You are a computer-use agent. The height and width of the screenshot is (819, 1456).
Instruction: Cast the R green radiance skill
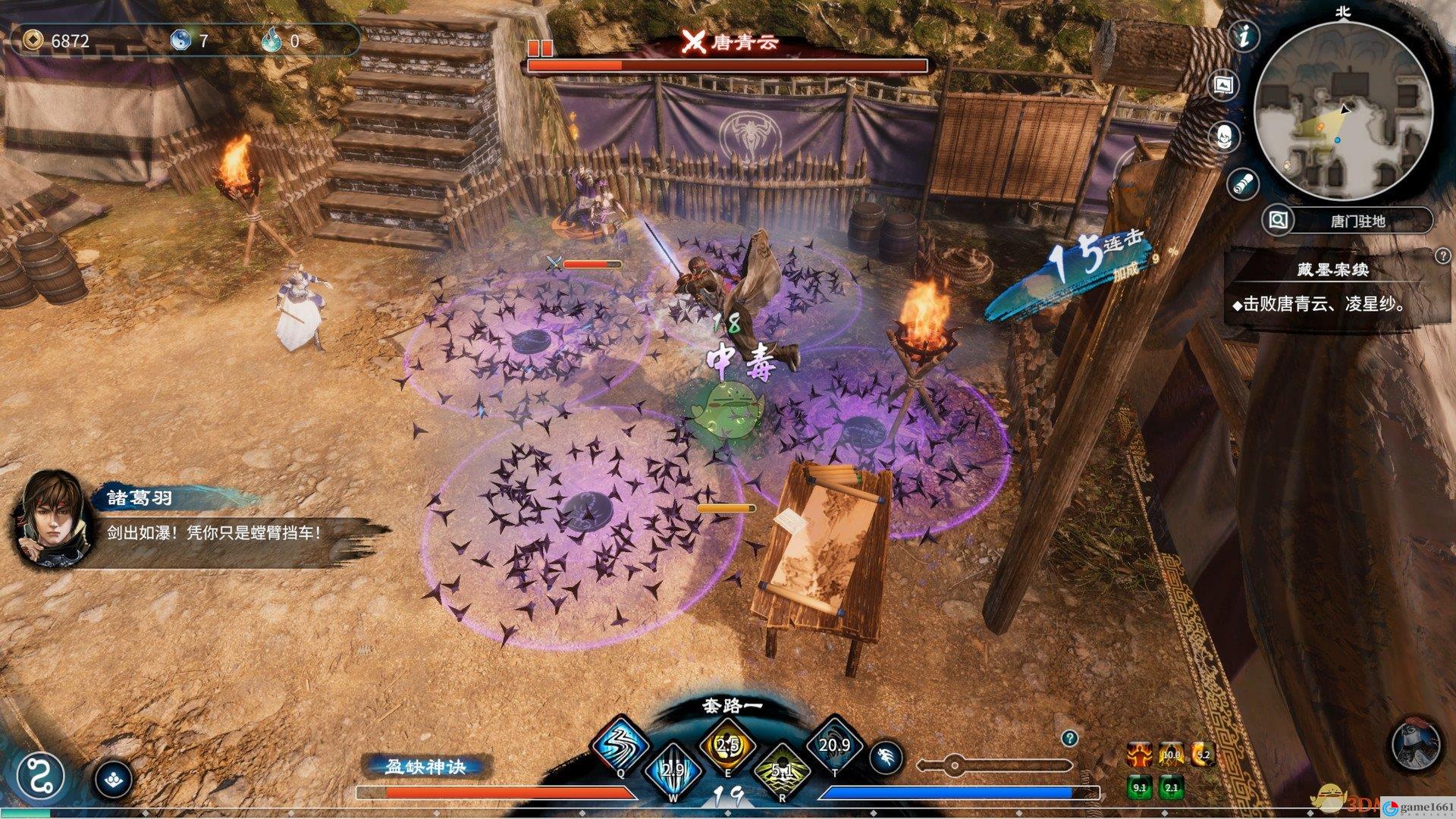pos(782,771)
